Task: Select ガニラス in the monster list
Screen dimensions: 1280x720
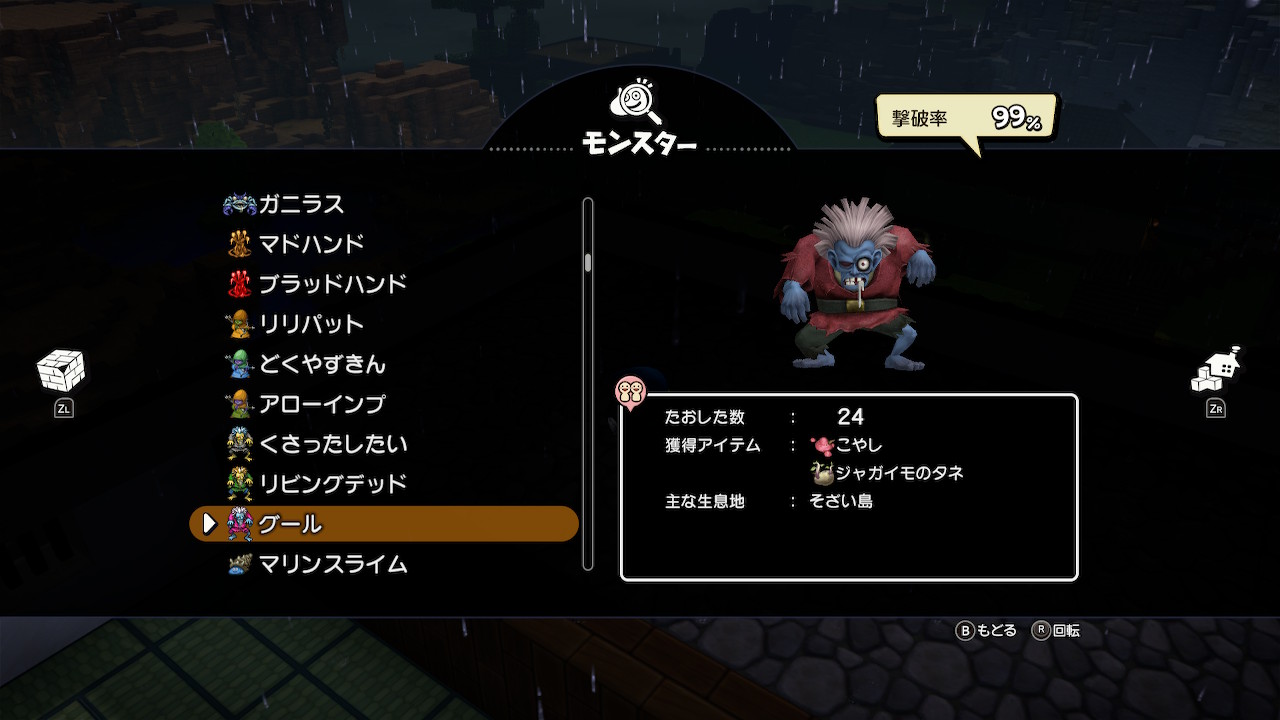Action: (x=300, y=204)
